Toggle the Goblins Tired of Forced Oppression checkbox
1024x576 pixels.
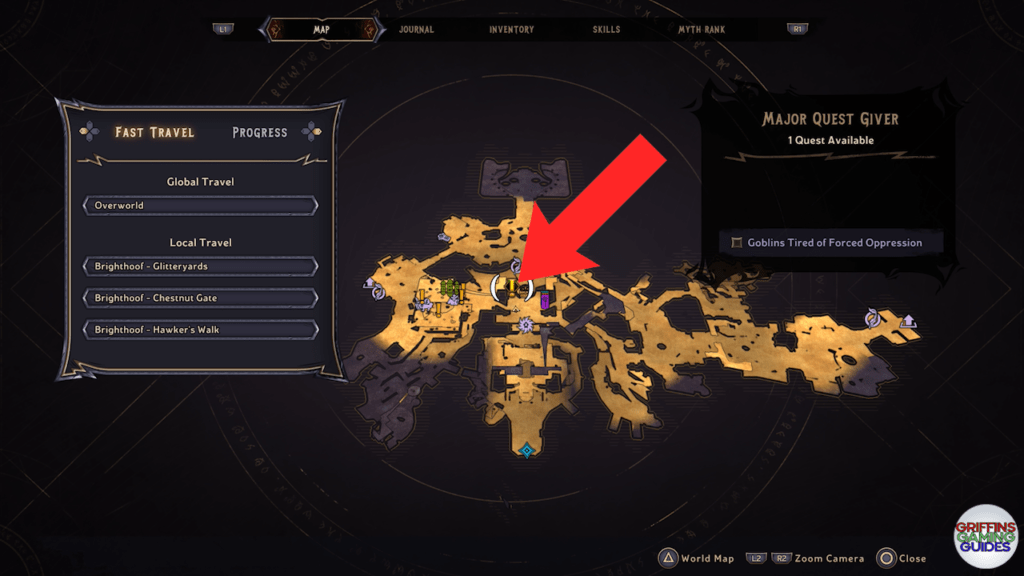tap(737, 243)
